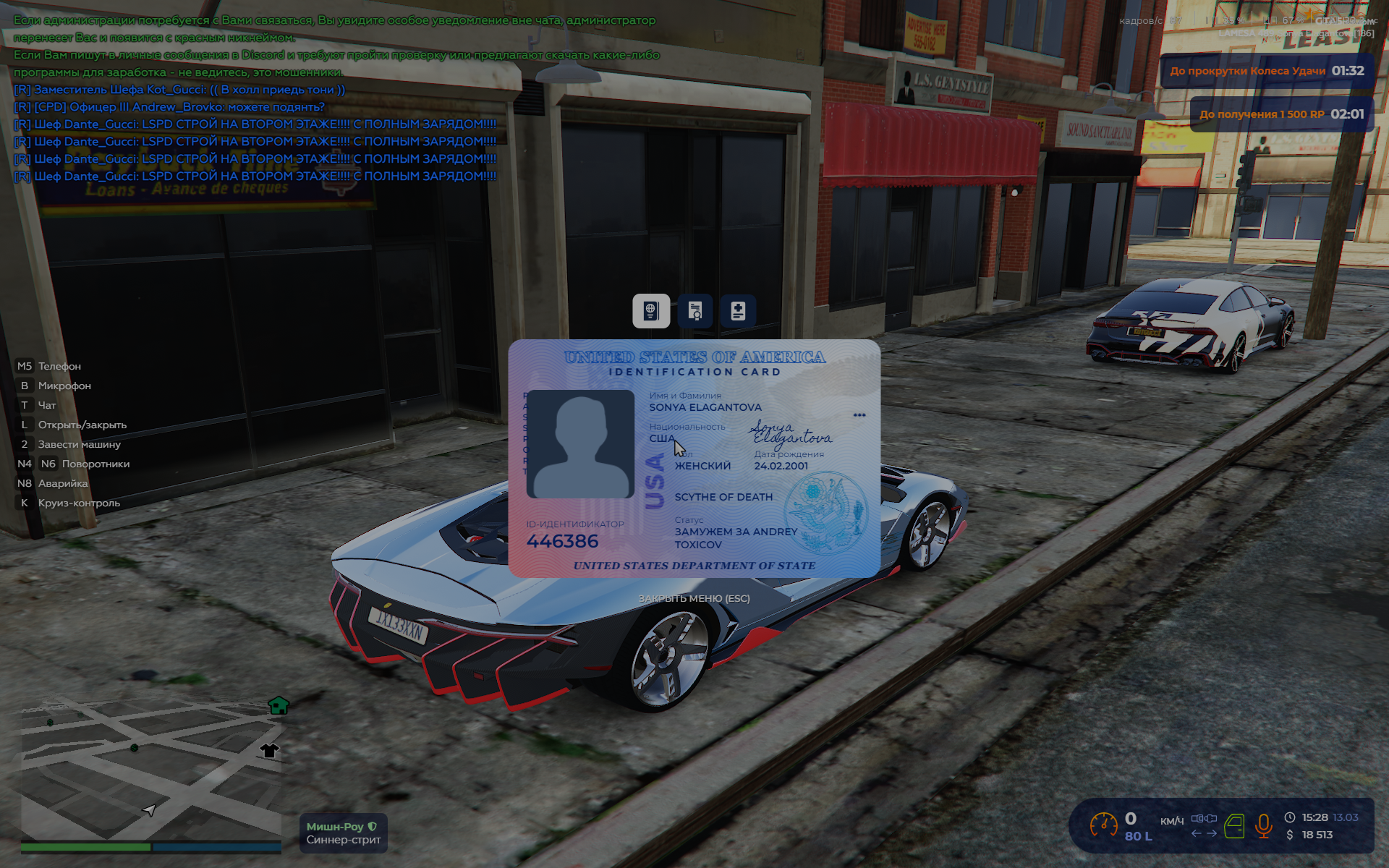This screenshot has width=1389, height=868.
Task: Click the three-dots options on ID card
Action: (859, 415)
